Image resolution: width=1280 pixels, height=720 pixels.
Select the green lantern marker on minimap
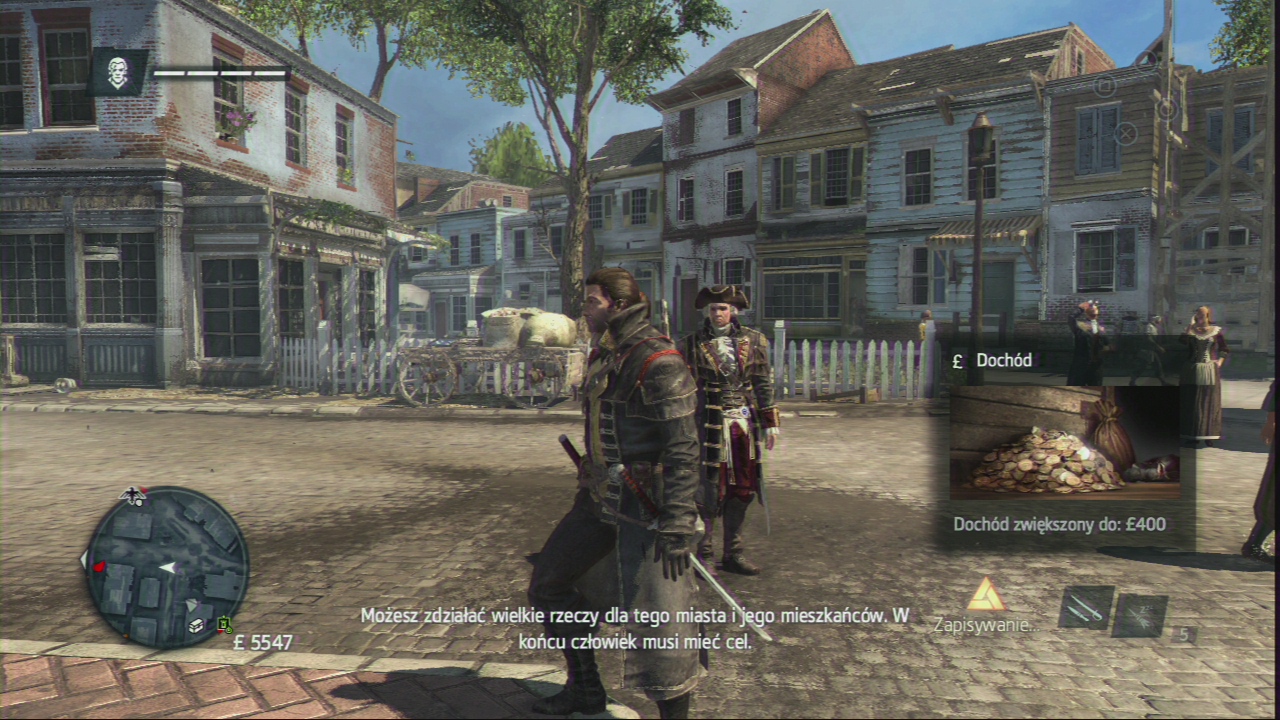[225, 625]
